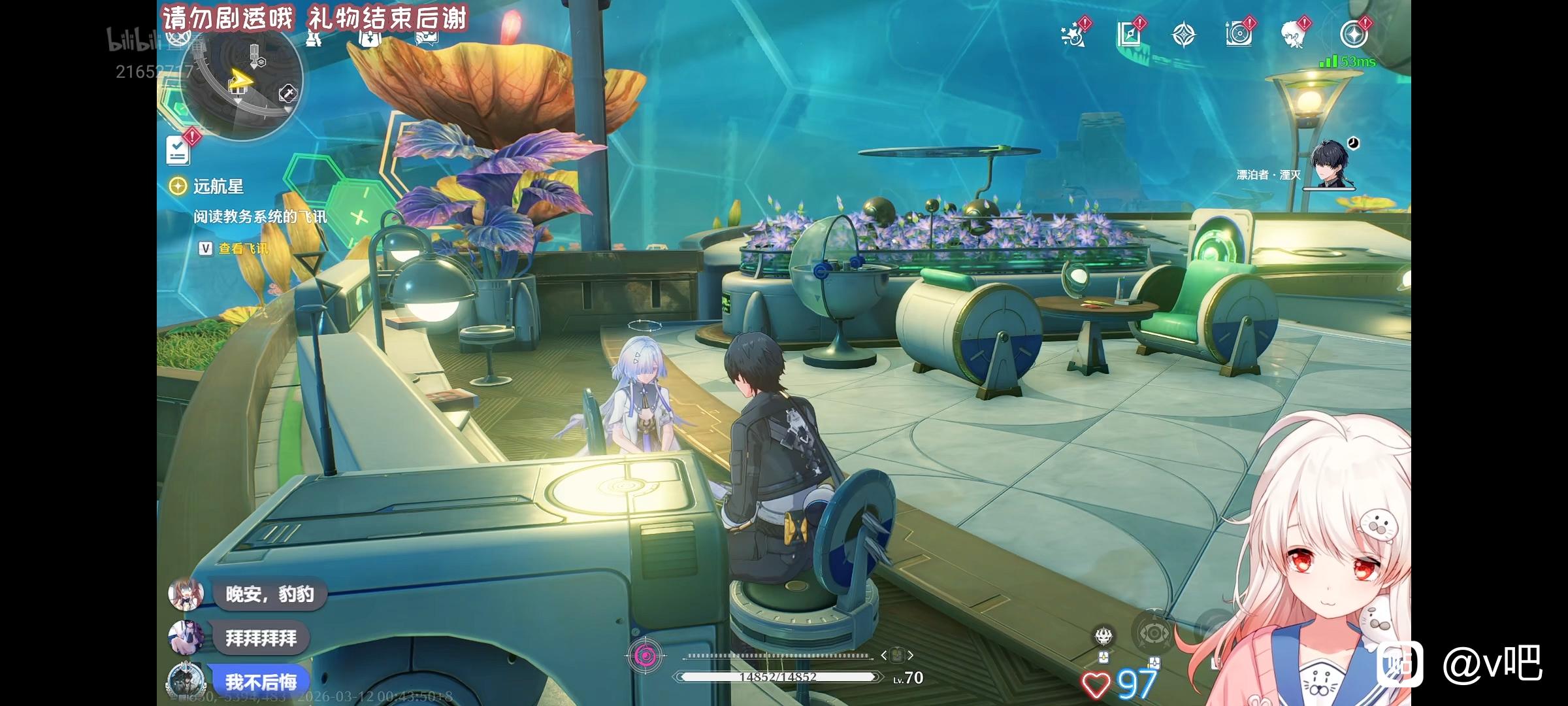Select the 远航星 quest tracker
Viewport: 1568px width, 706px height.
coord(218,187)
